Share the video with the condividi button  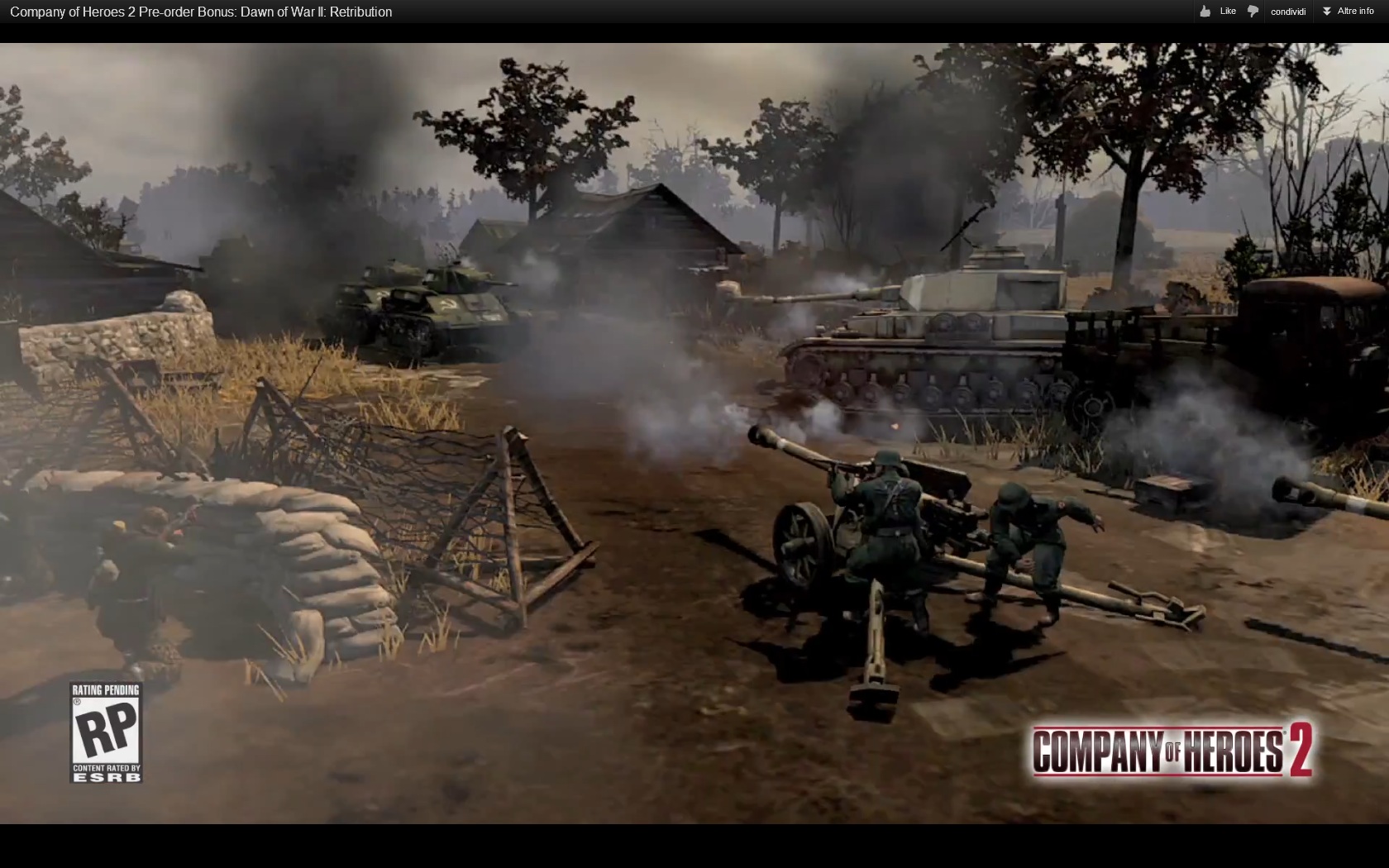click(1287, 12)
